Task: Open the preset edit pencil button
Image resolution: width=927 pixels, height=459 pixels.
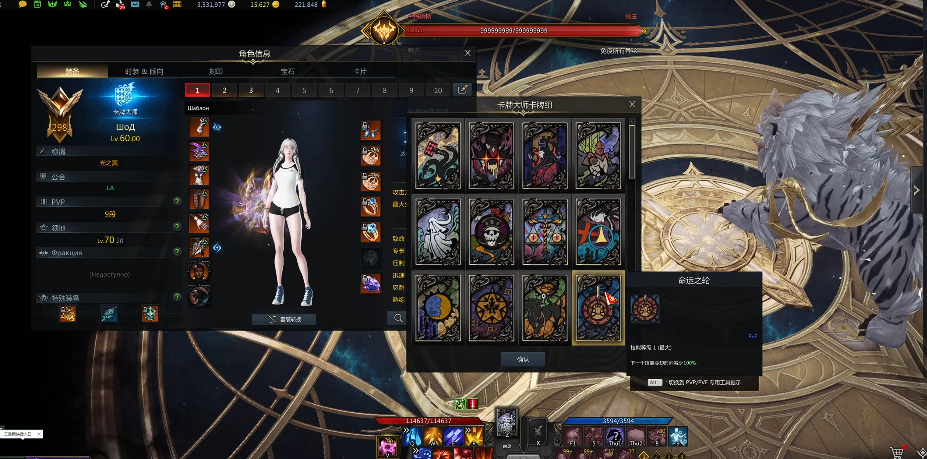Action: [463, 90]
